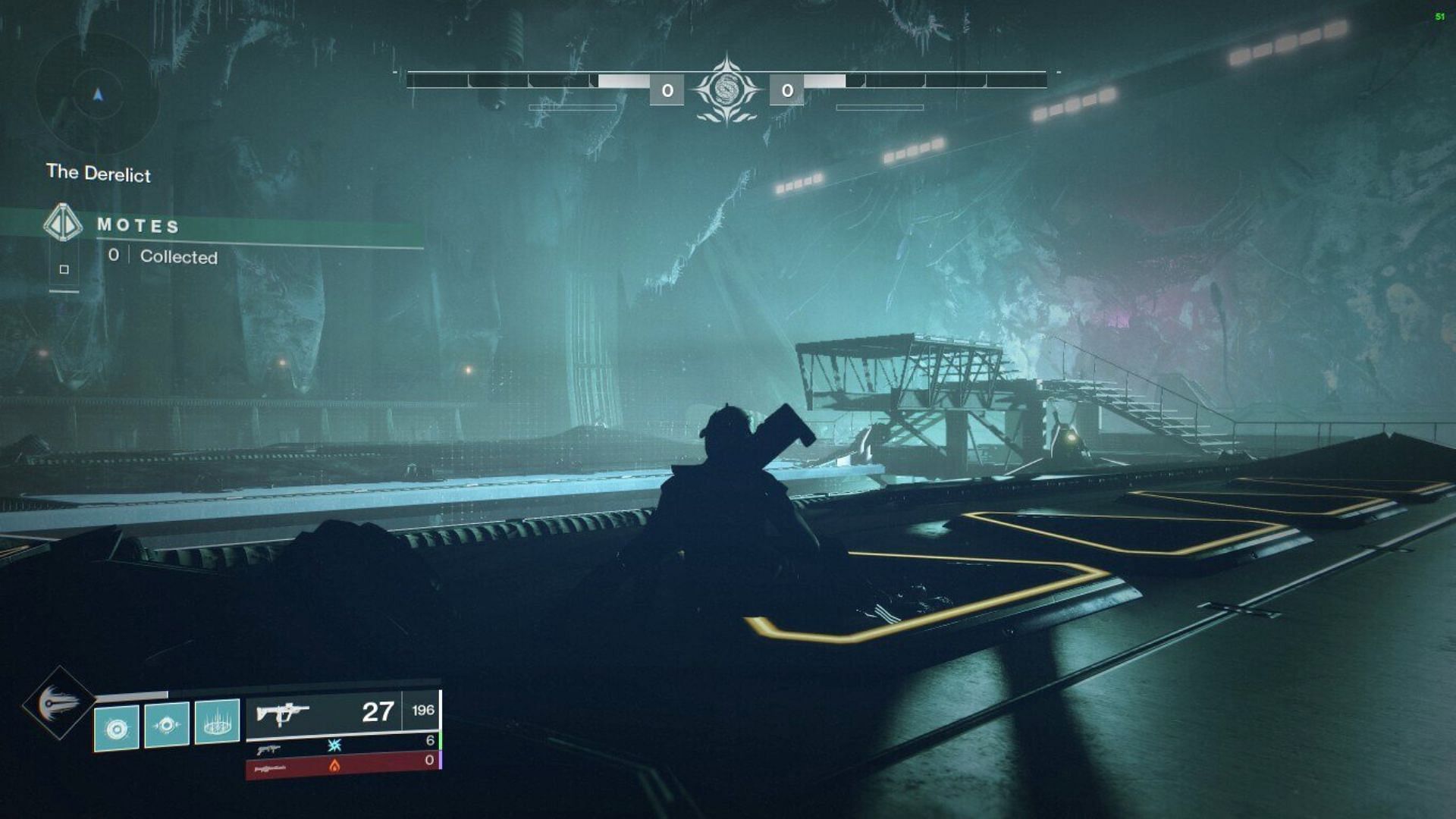
Task: Select the equipped primary weapon slot
Action: point(343,713)
